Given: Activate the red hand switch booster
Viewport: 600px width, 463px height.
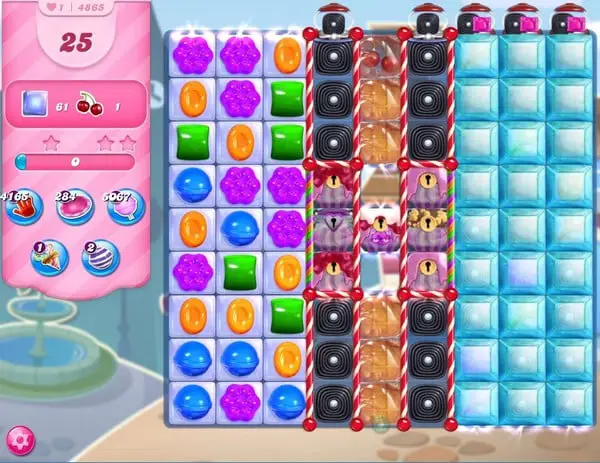Looking at the screenshot, I should point(22,207).
